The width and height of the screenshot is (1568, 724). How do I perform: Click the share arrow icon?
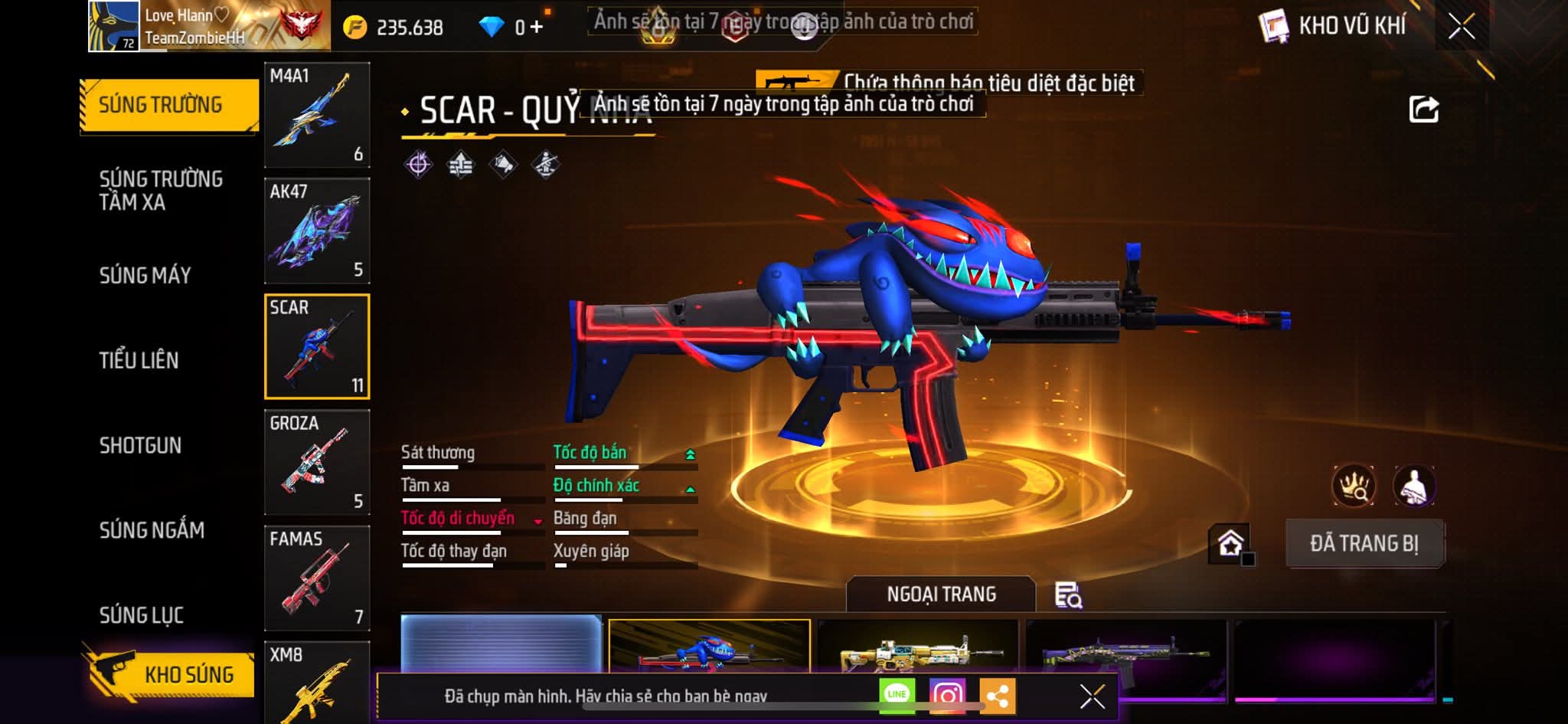tap(1423, 110)
